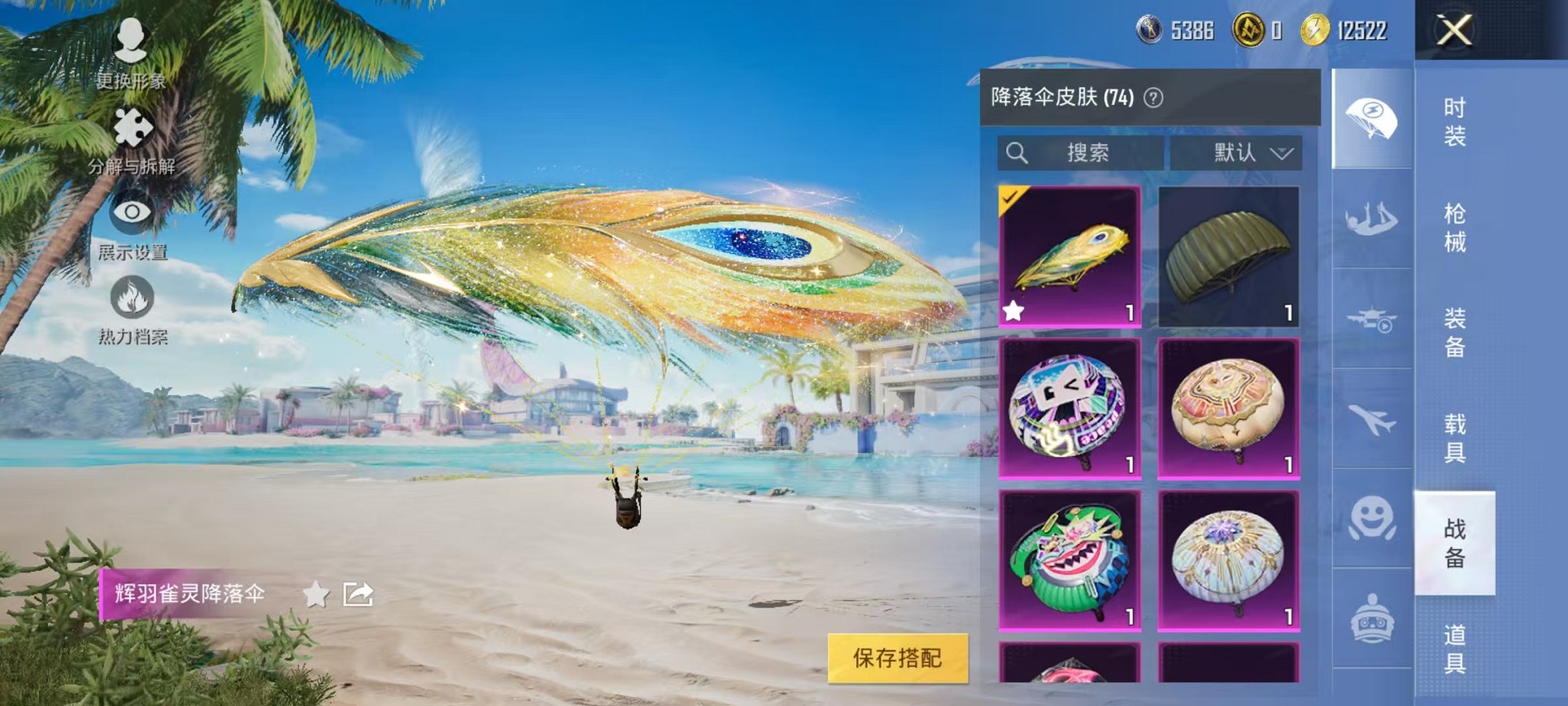Screen dimensions: 1568x706
Task: Click the 搜索 search input field
Action: coord(1084,152)
